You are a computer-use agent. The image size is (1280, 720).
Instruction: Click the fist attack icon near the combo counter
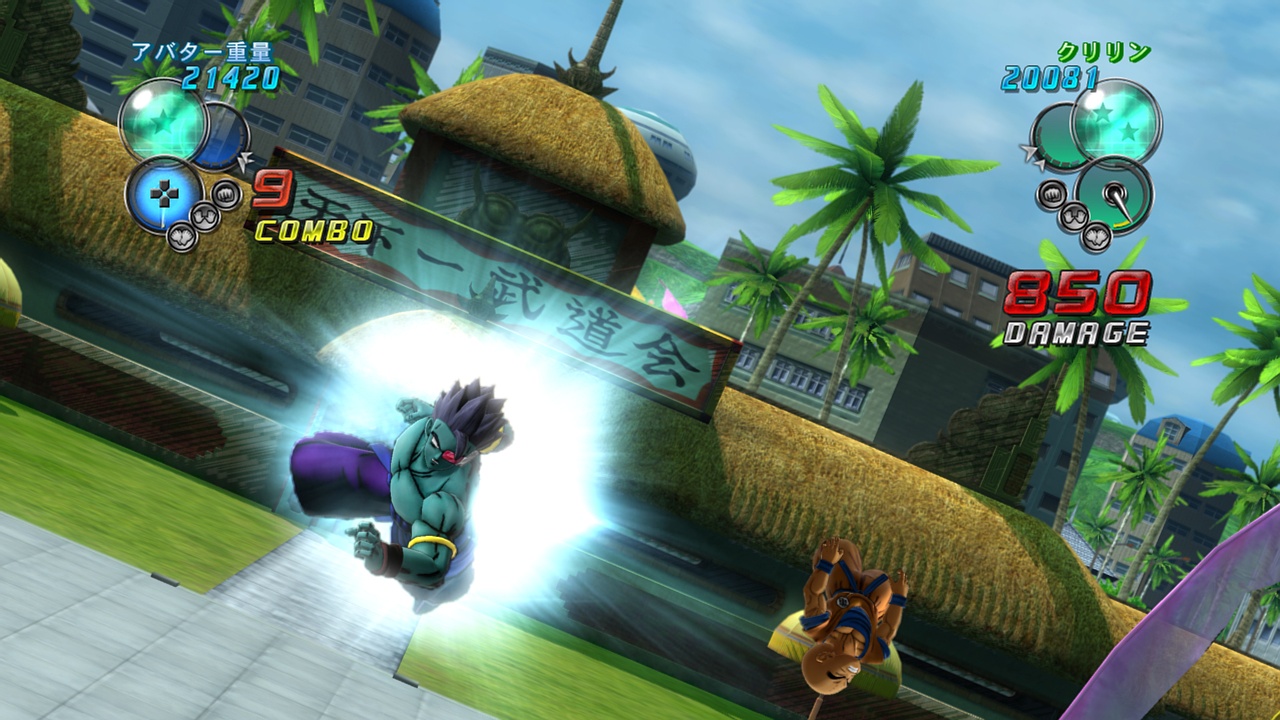tap(226, 196)
